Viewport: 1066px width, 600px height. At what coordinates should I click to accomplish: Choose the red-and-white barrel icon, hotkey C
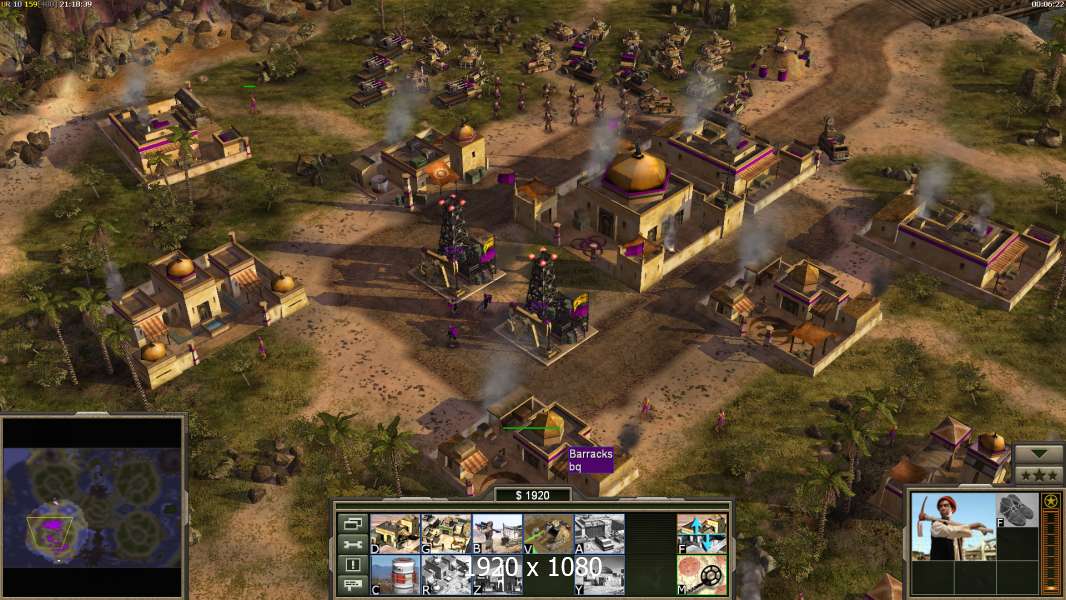(394, 574)
